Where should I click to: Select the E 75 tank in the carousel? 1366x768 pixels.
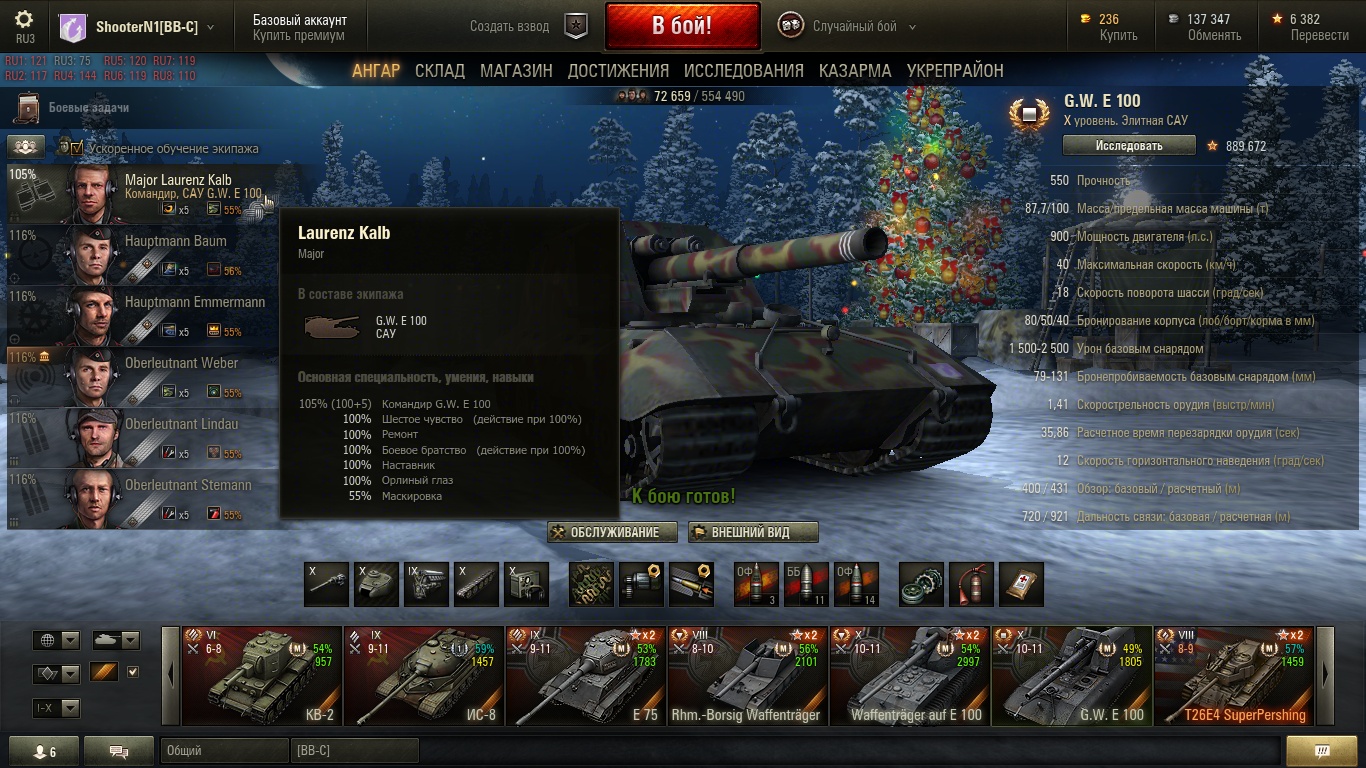pos(586,675)
